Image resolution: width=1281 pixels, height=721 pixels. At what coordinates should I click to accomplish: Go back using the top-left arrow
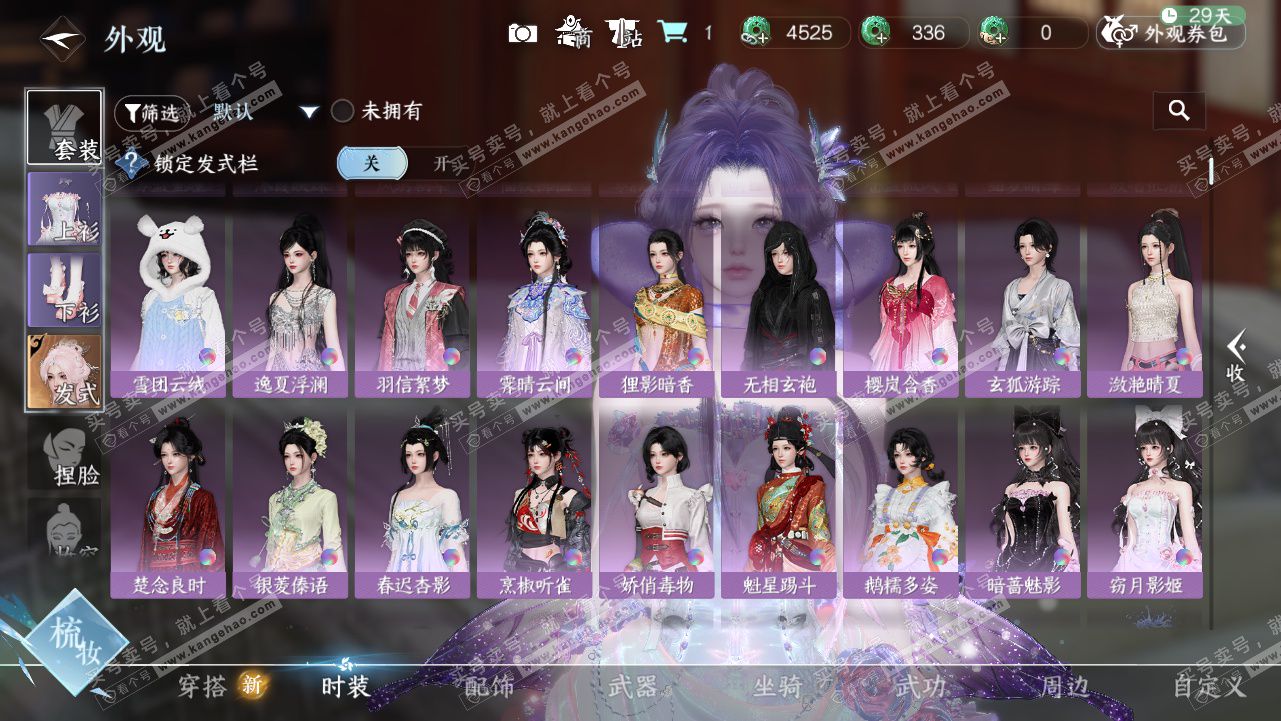pyautogui.click(x=62, y=39)
